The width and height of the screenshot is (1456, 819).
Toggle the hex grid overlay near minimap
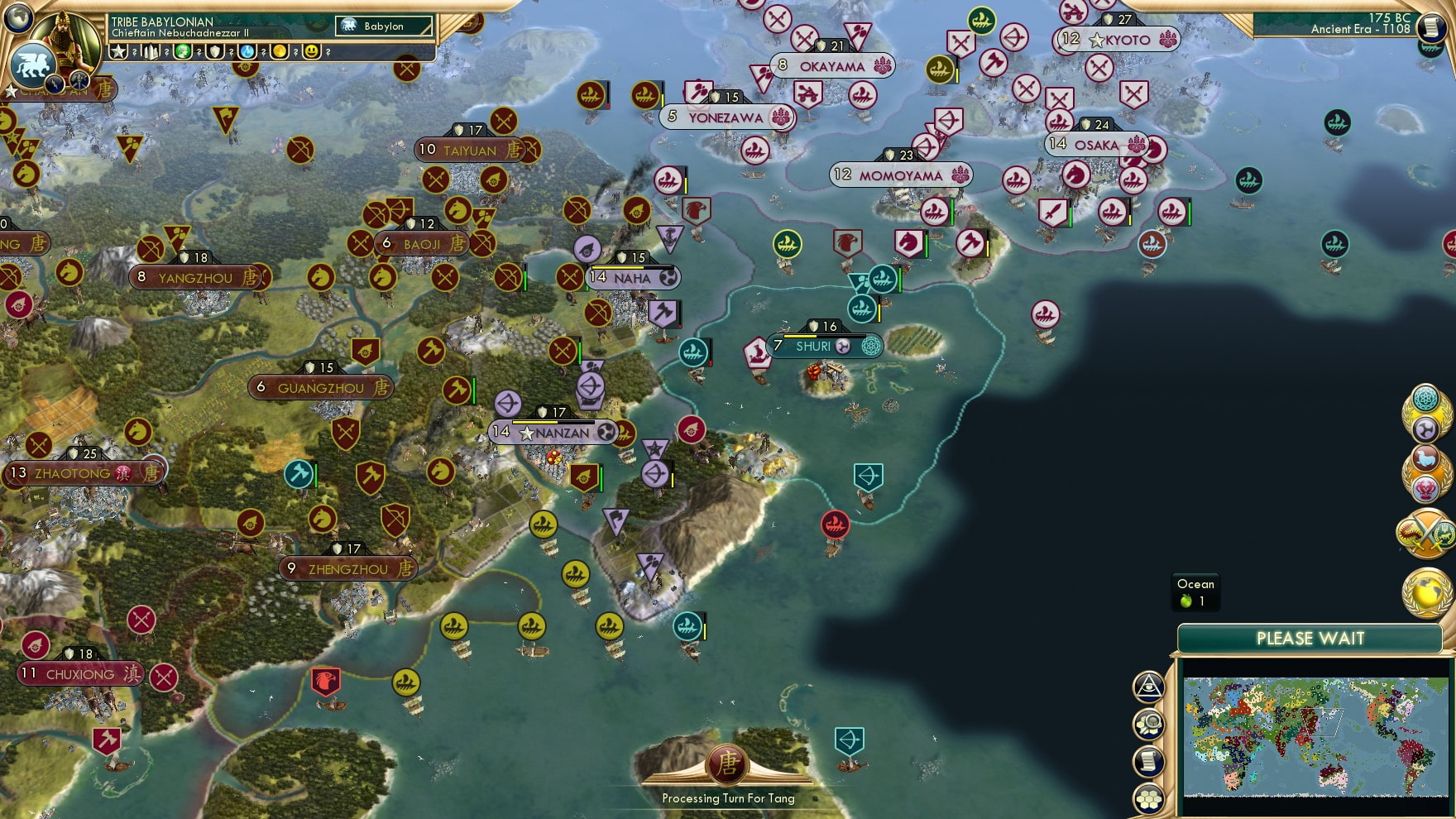pos(1148,798)
